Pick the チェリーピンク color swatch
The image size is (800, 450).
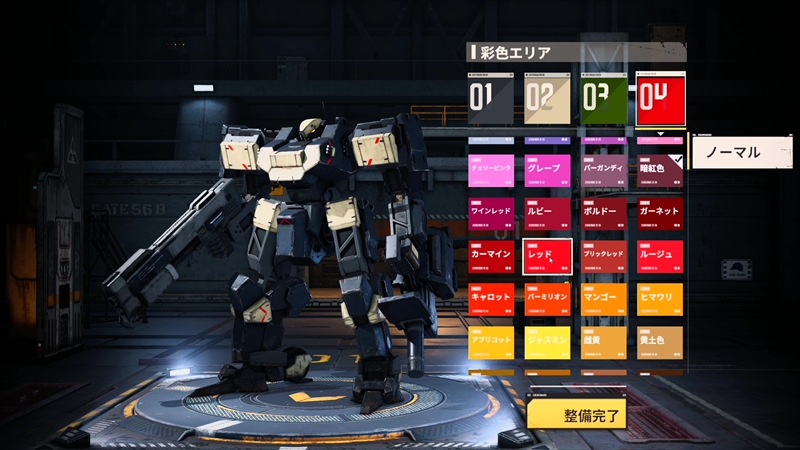point(491,169)
